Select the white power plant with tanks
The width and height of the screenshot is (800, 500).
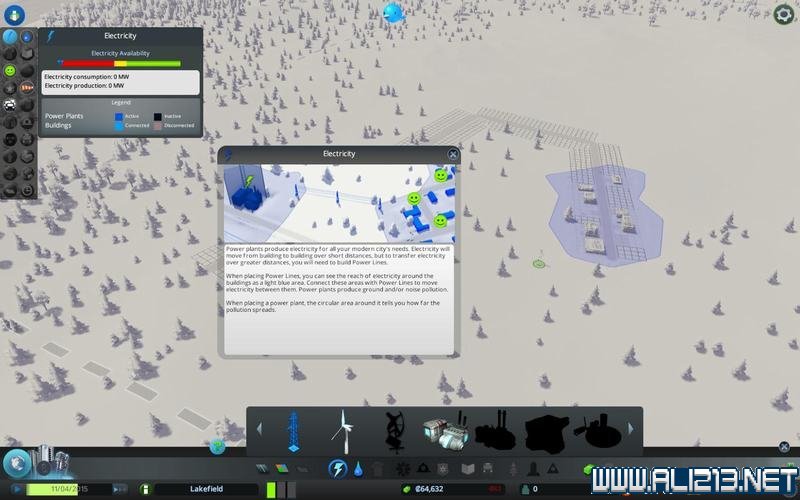(445, 431)
